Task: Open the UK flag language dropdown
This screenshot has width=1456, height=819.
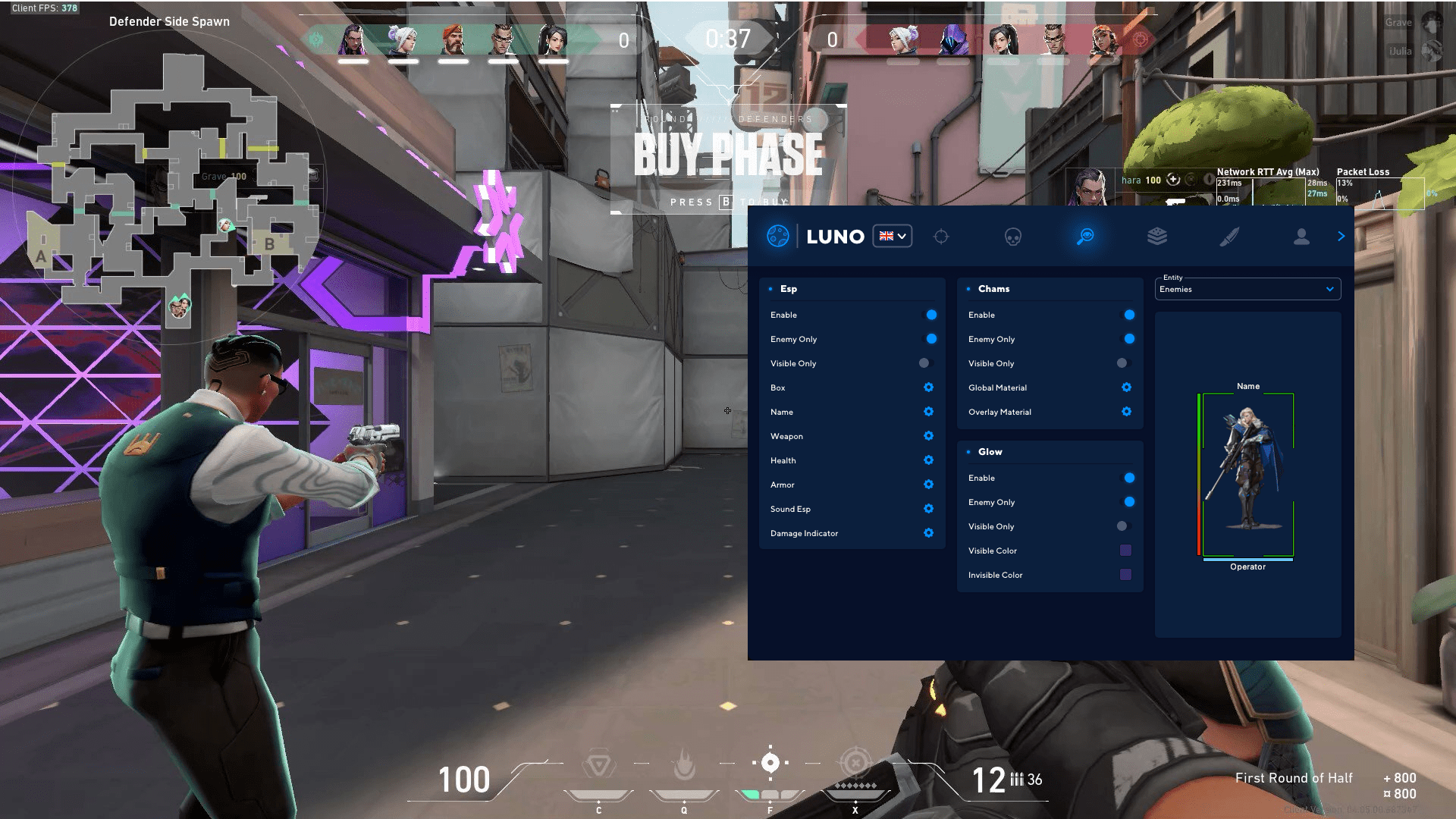Action: (x=892, y=236)
